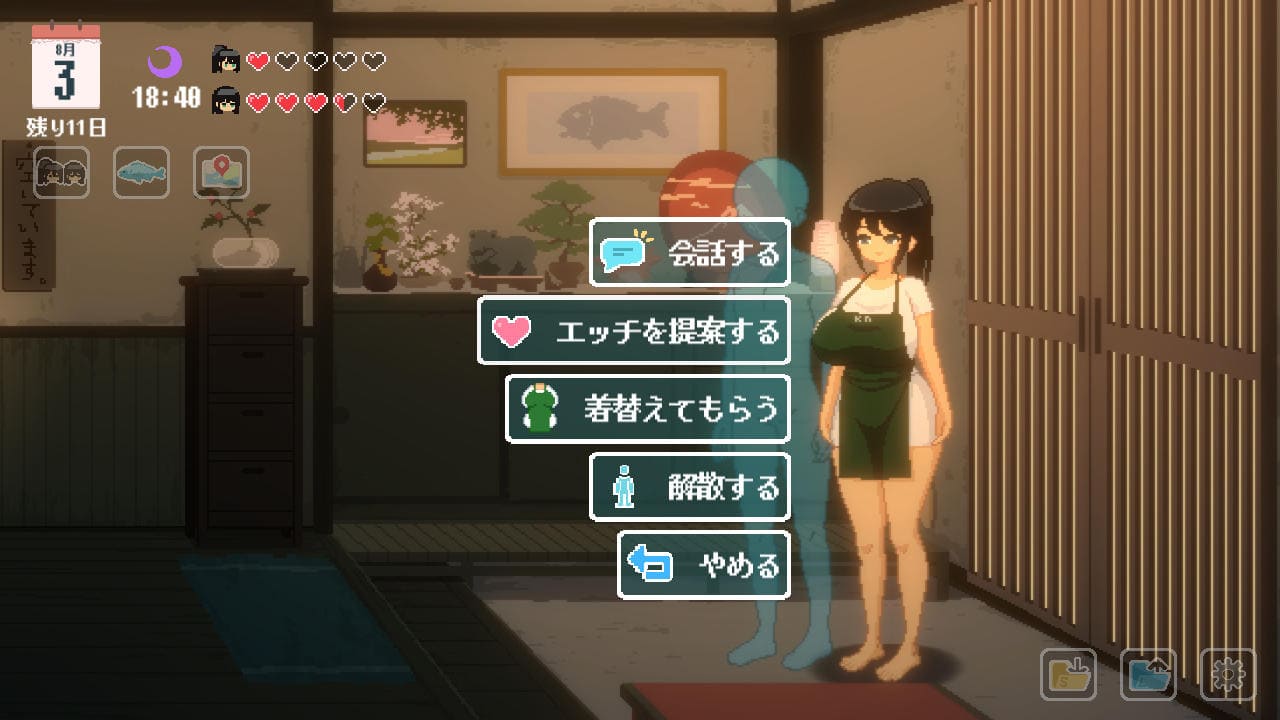1280x720 pixels.
Task: Open the load game folder icon
Action: pos(1148,674)
